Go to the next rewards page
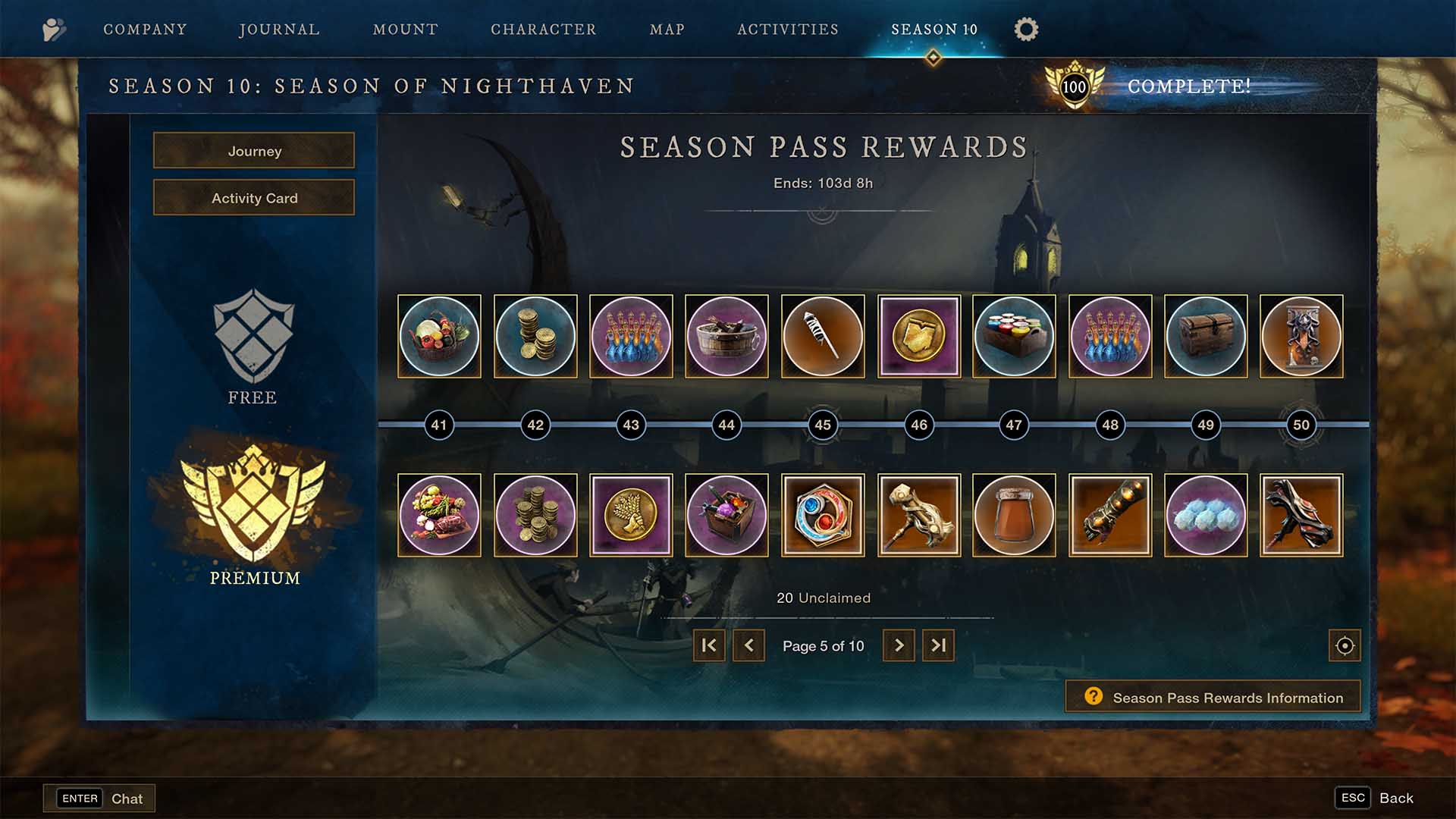The height and width of the screenshot is (819, 1456). tap(899, 645)
